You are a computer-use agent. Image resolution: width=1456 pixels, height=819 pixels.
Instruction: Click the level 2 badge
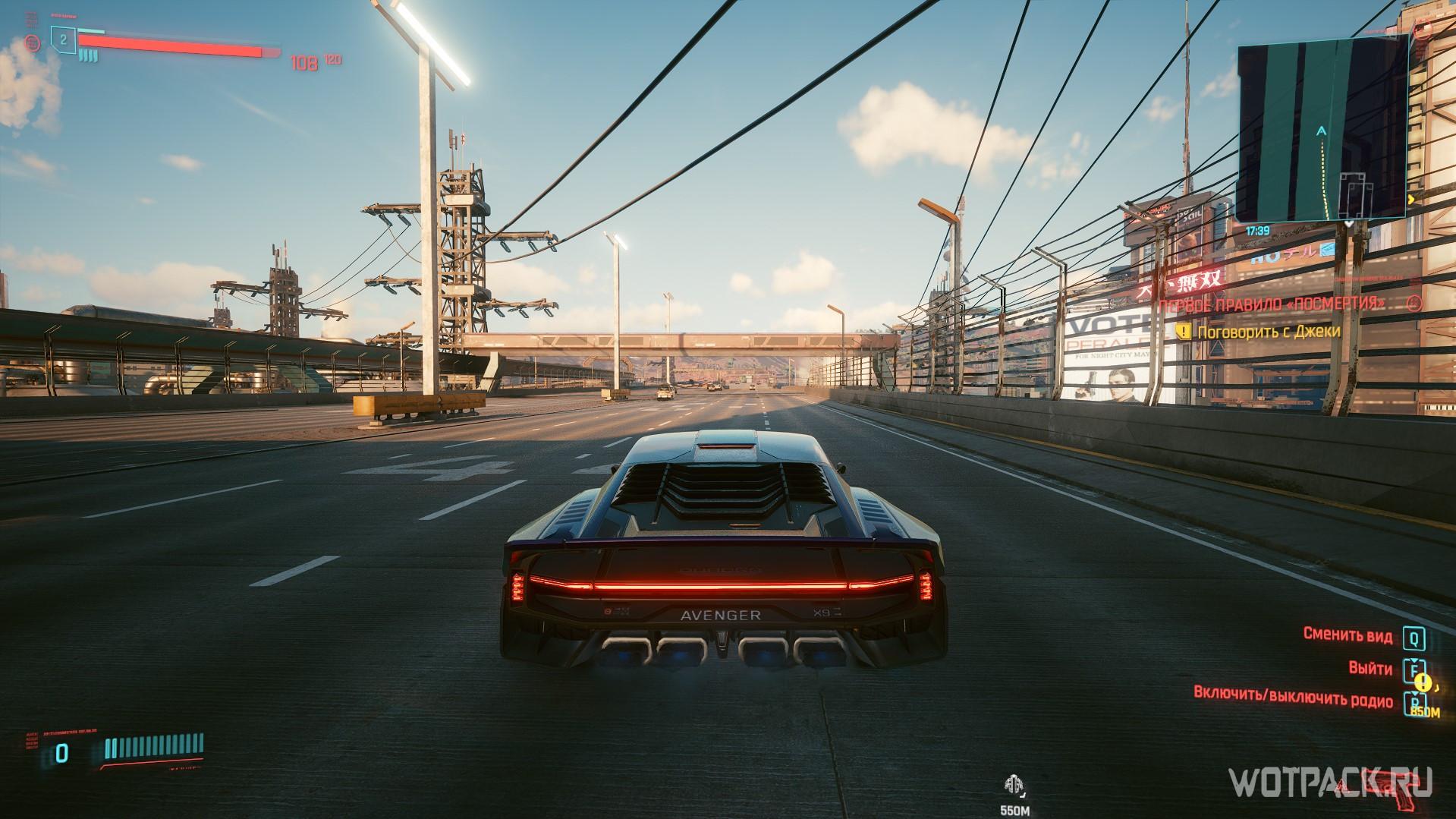point(64,38)
